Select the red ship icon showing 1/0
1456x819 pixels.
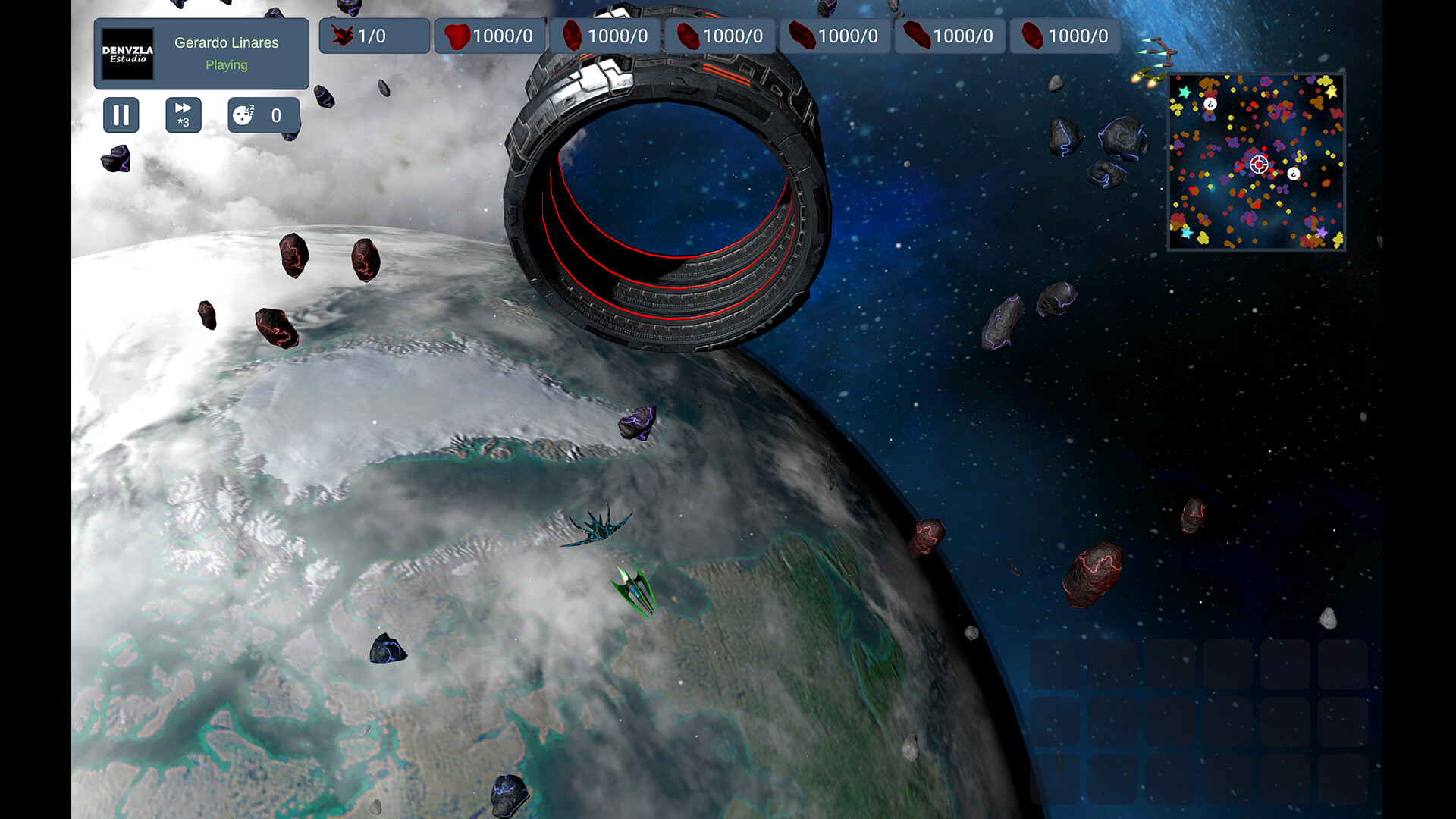[343, 35]
